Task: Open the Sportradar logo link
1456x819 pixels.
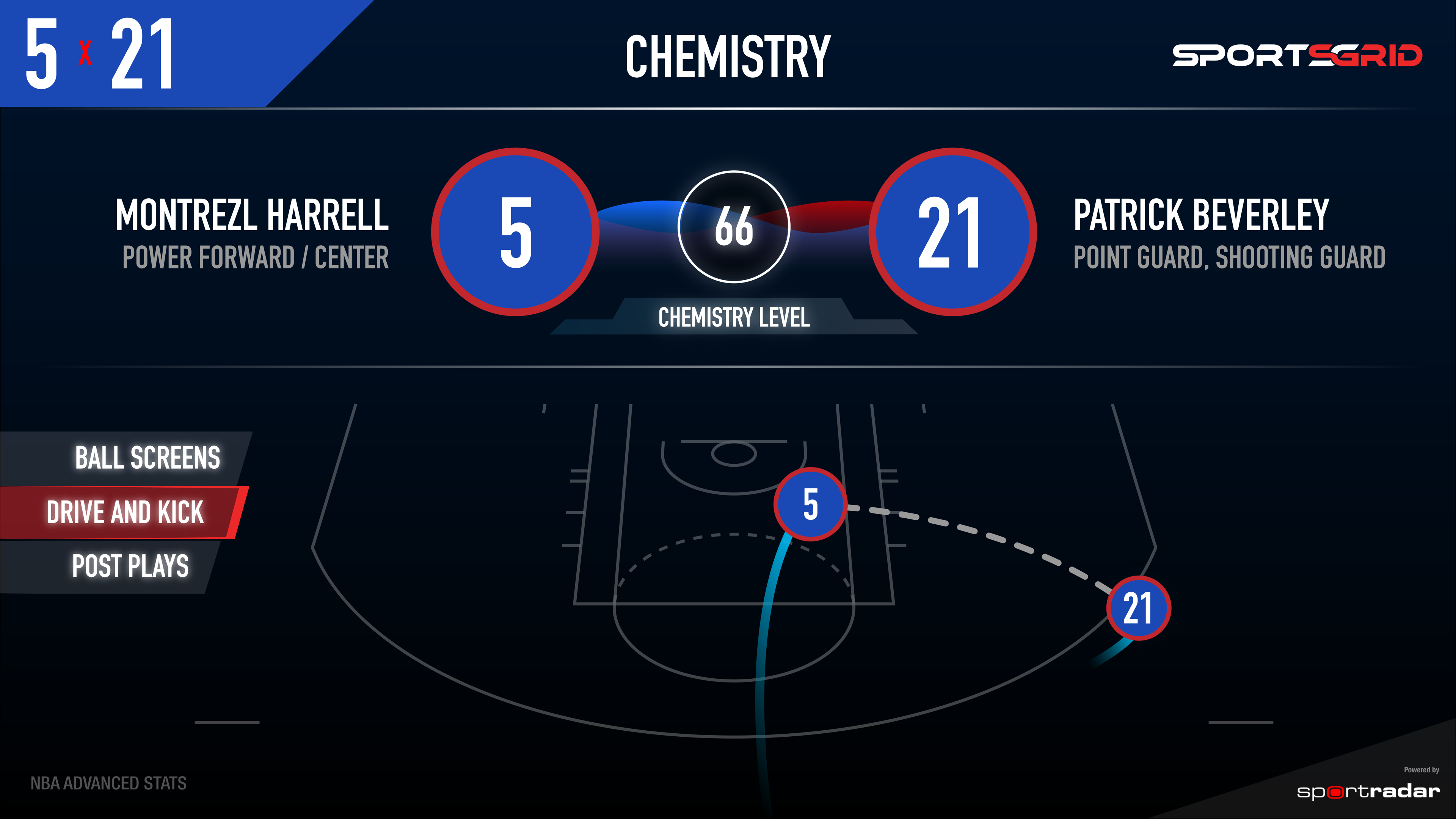Action: point(1368,791)
